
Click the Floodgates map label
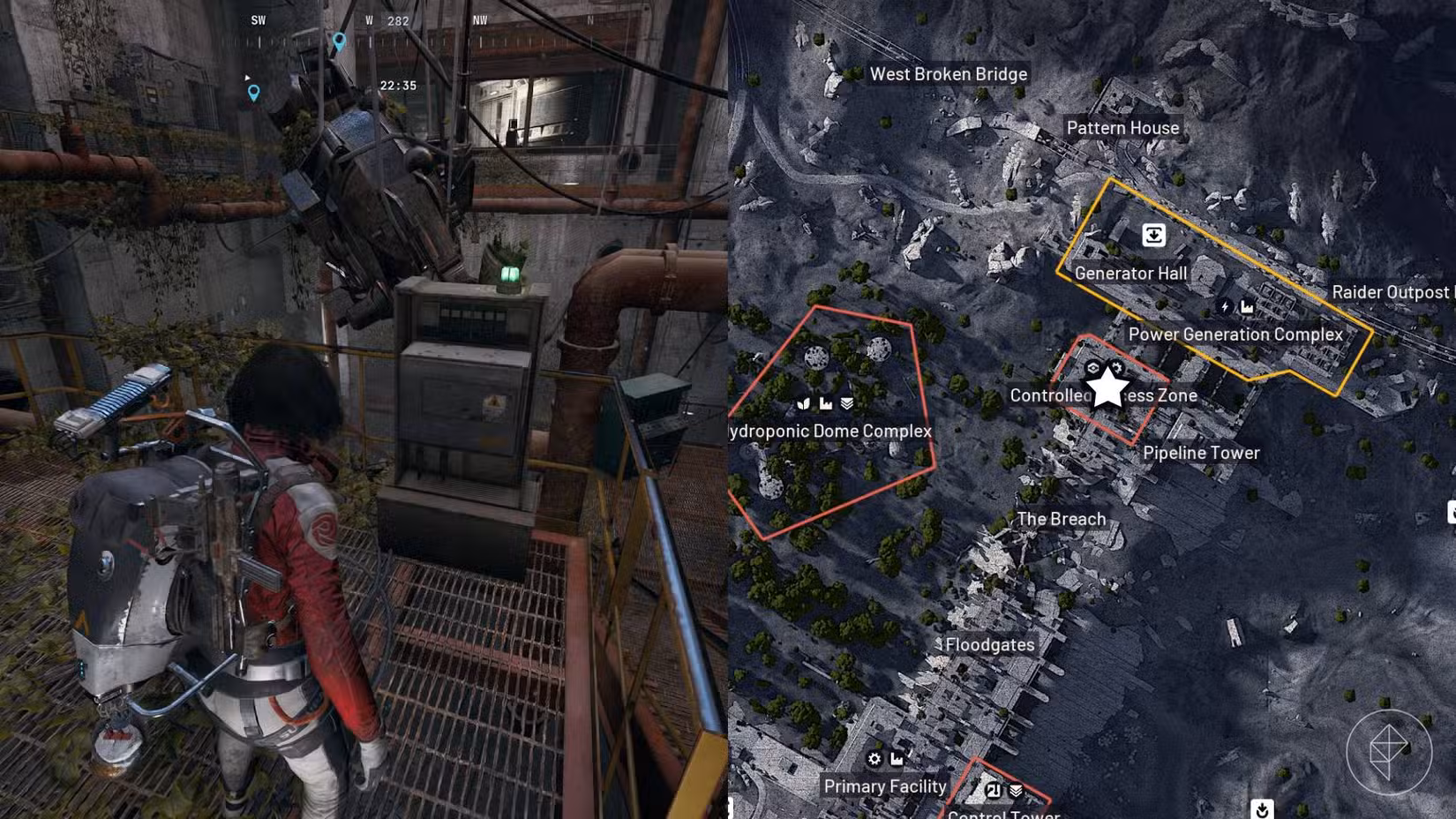click(989, 645)
